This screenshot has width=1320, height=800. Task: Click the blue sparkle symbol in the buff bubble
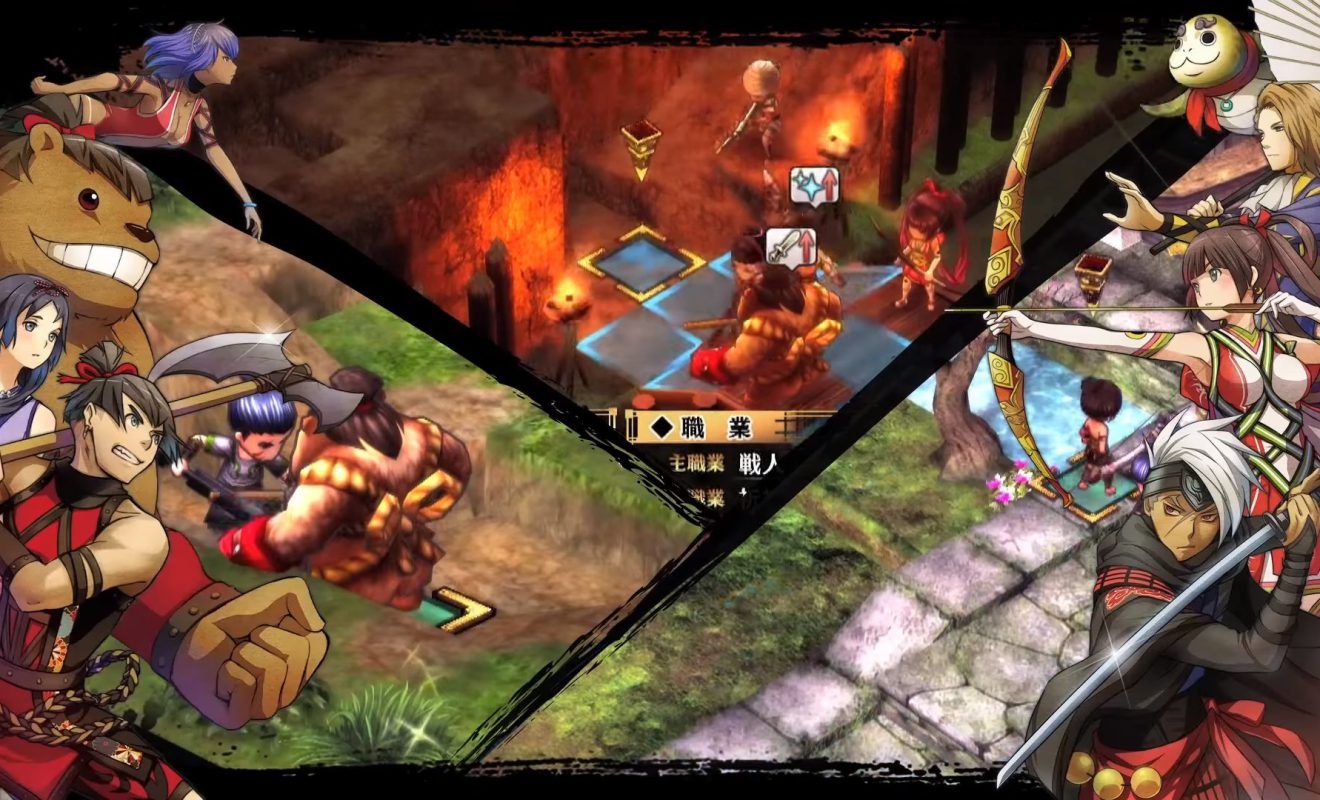(x=807, y=186)
